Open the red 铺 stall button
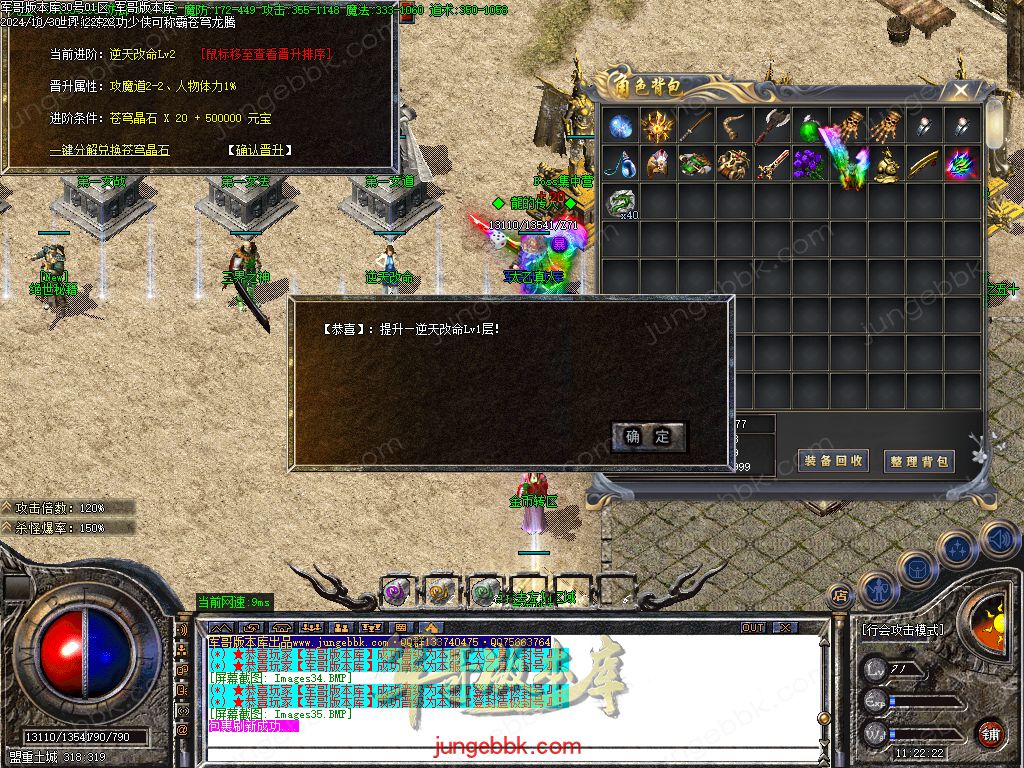The height and width of the screenshot is (768, 1024). [990, 733]
